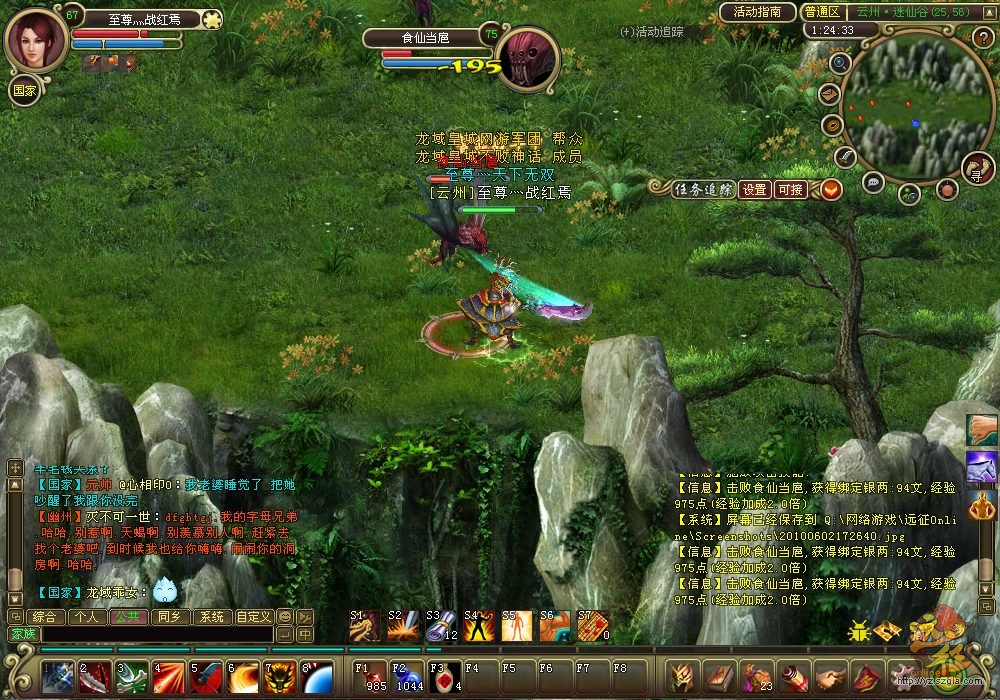Switch chat to the 综合 tab

[x=44, y=617]
